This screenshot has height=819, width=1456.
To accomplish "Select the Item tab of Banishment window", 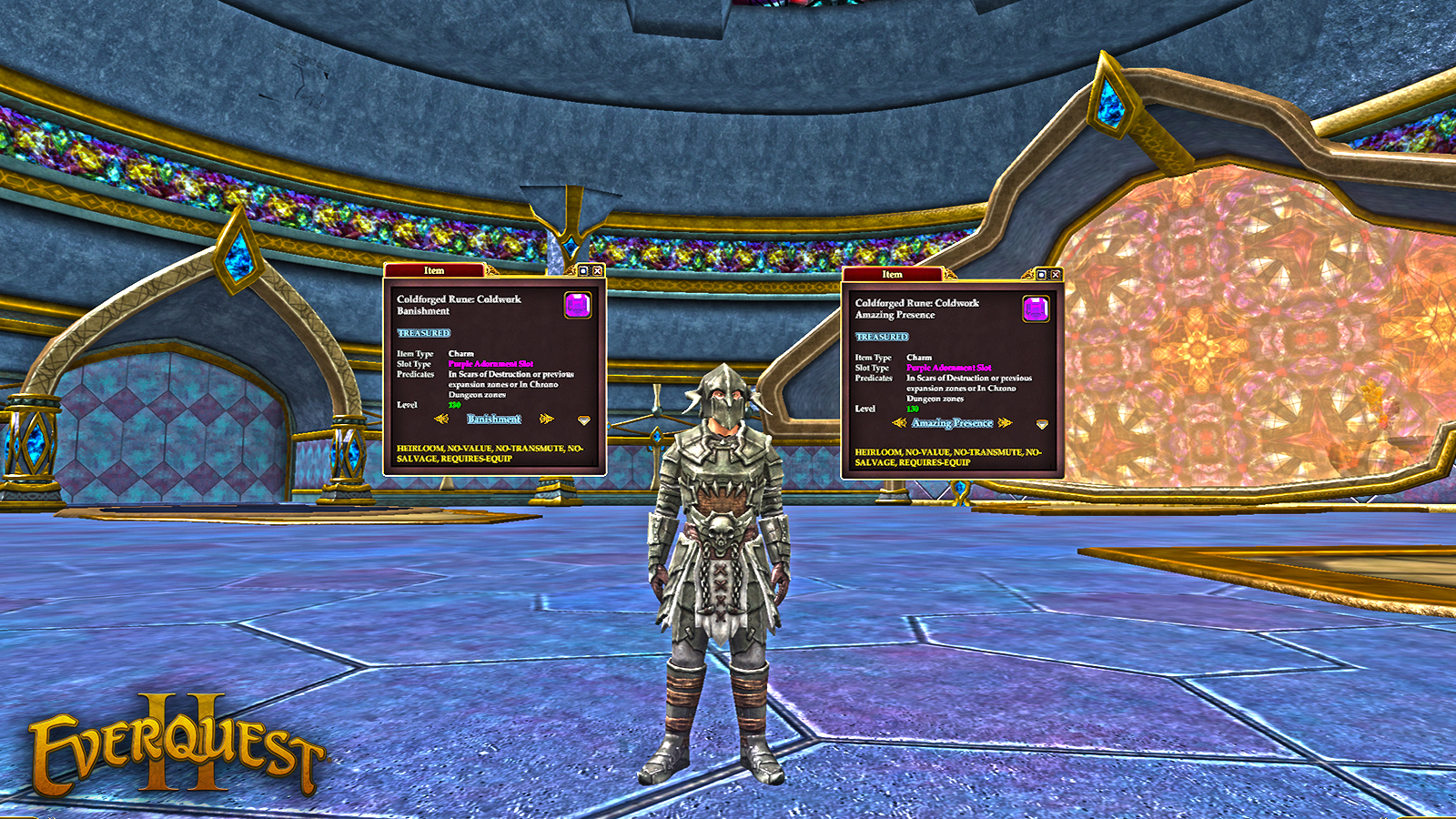I will (x=434, y=270).
